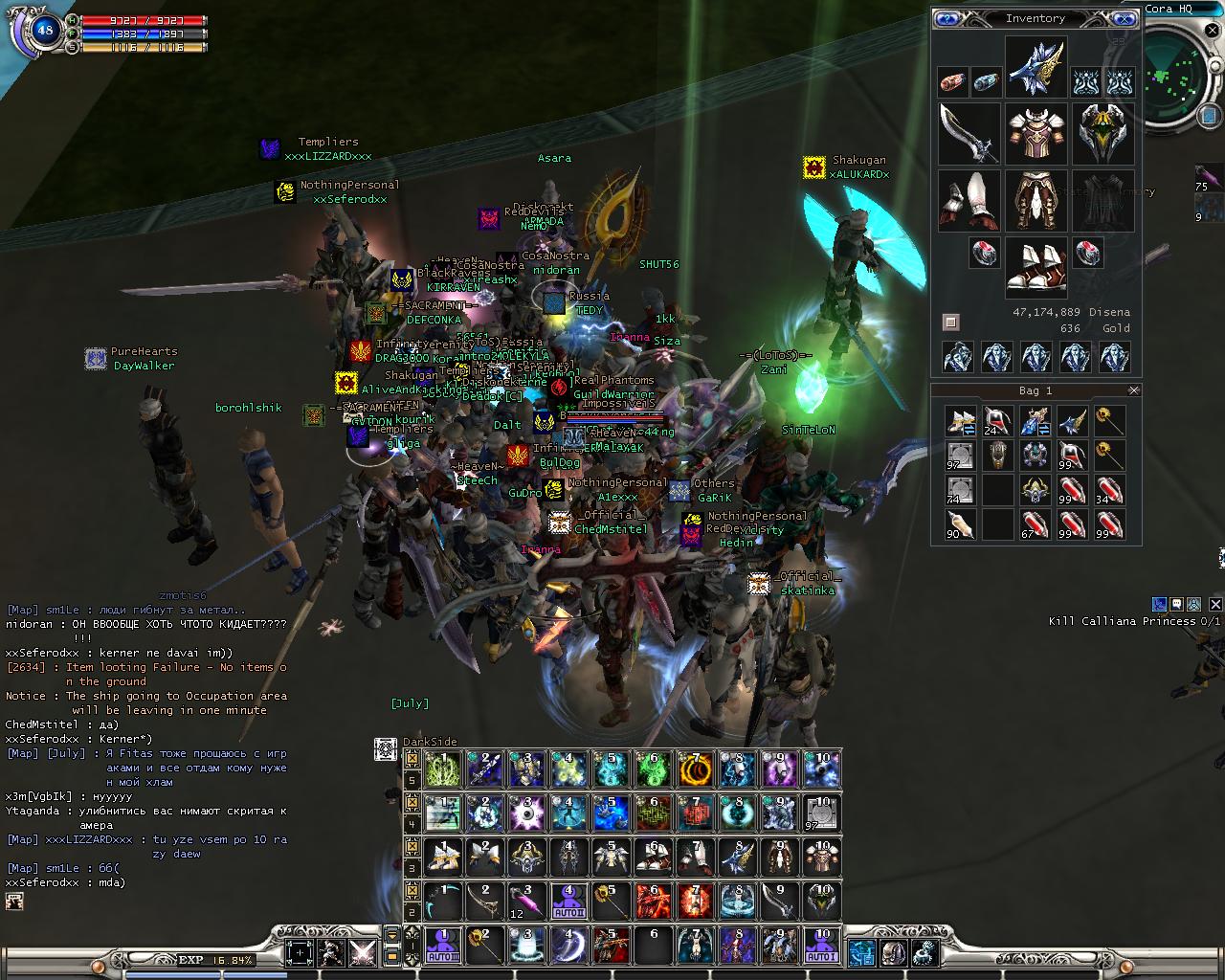The width and height of the screenshot is (1225, 980).
Task: Select the equipped chest armor slot
Action: pos(1036,133)
